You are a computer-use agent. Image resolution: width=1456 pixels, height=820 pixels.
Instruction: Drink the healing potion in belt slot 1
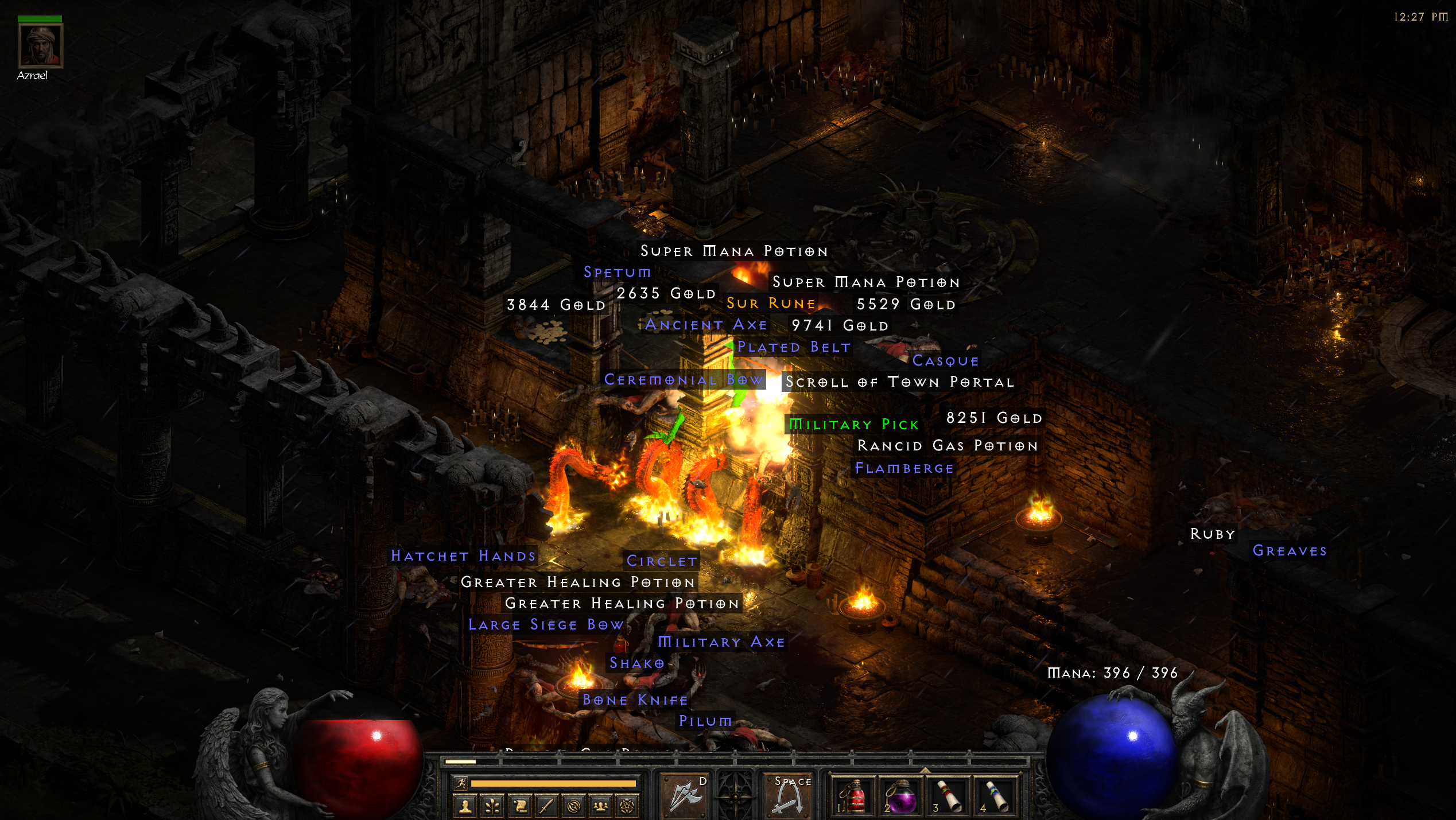pyautogui.click(x=855, y=798)
